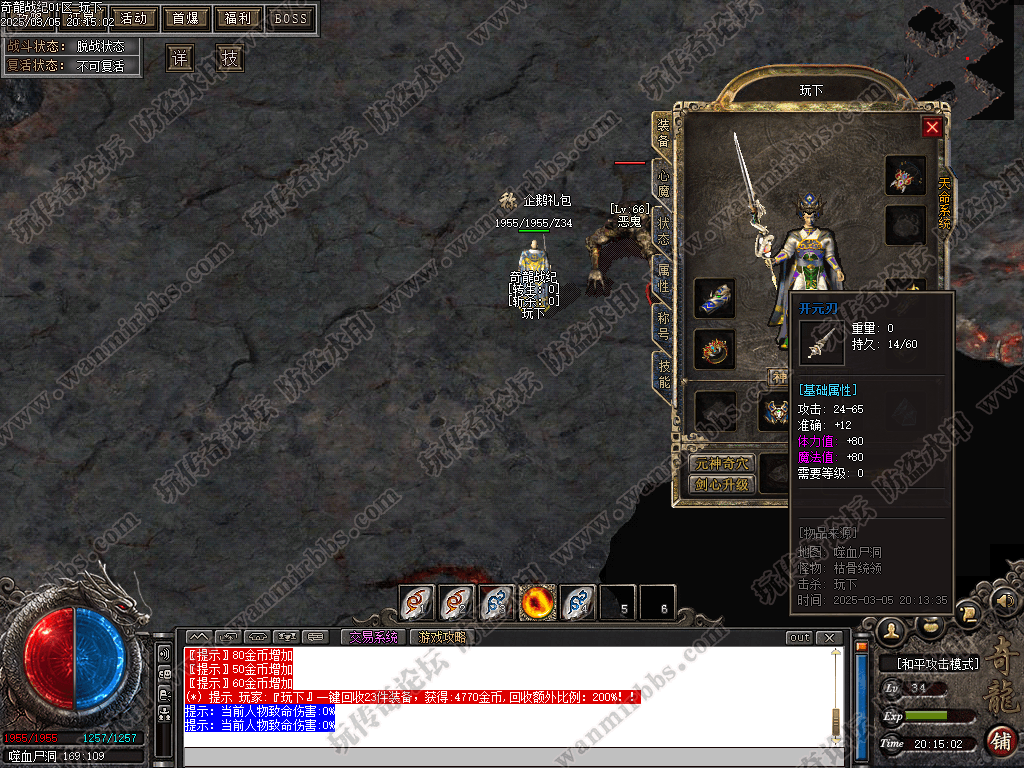The image size is (1024, 768).
Task: Switch to the 称号 titles tab
Action: click(x=663, y=325)
